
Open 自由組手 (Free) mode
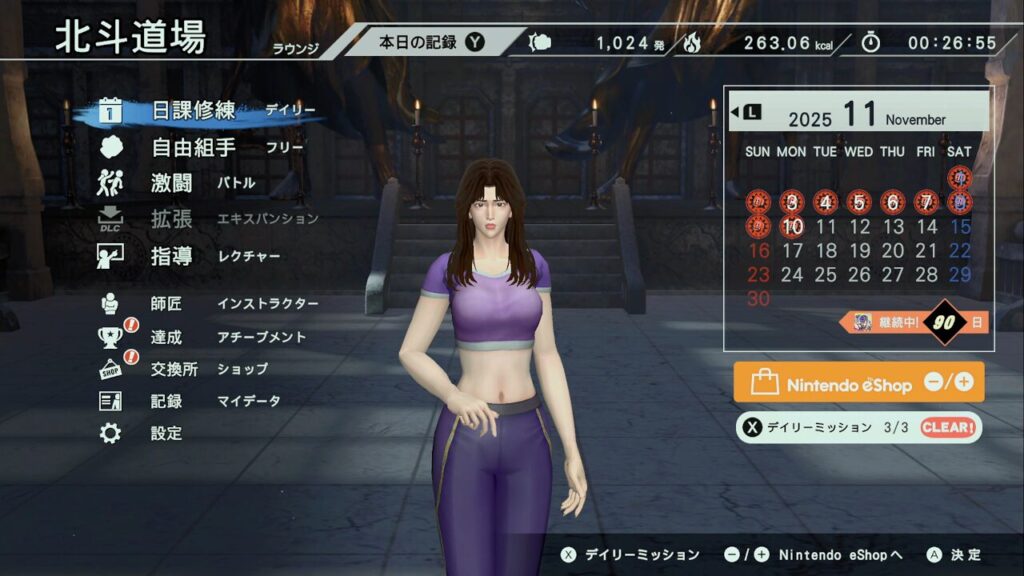point(193,148)
